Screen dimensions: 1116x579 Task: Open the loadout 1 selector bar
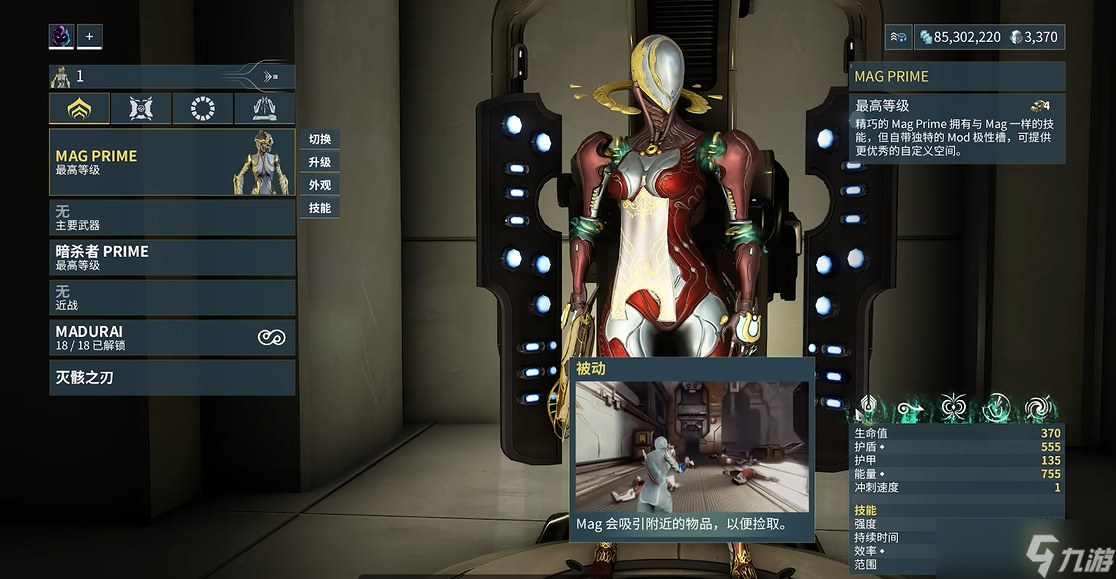(172, 76)
